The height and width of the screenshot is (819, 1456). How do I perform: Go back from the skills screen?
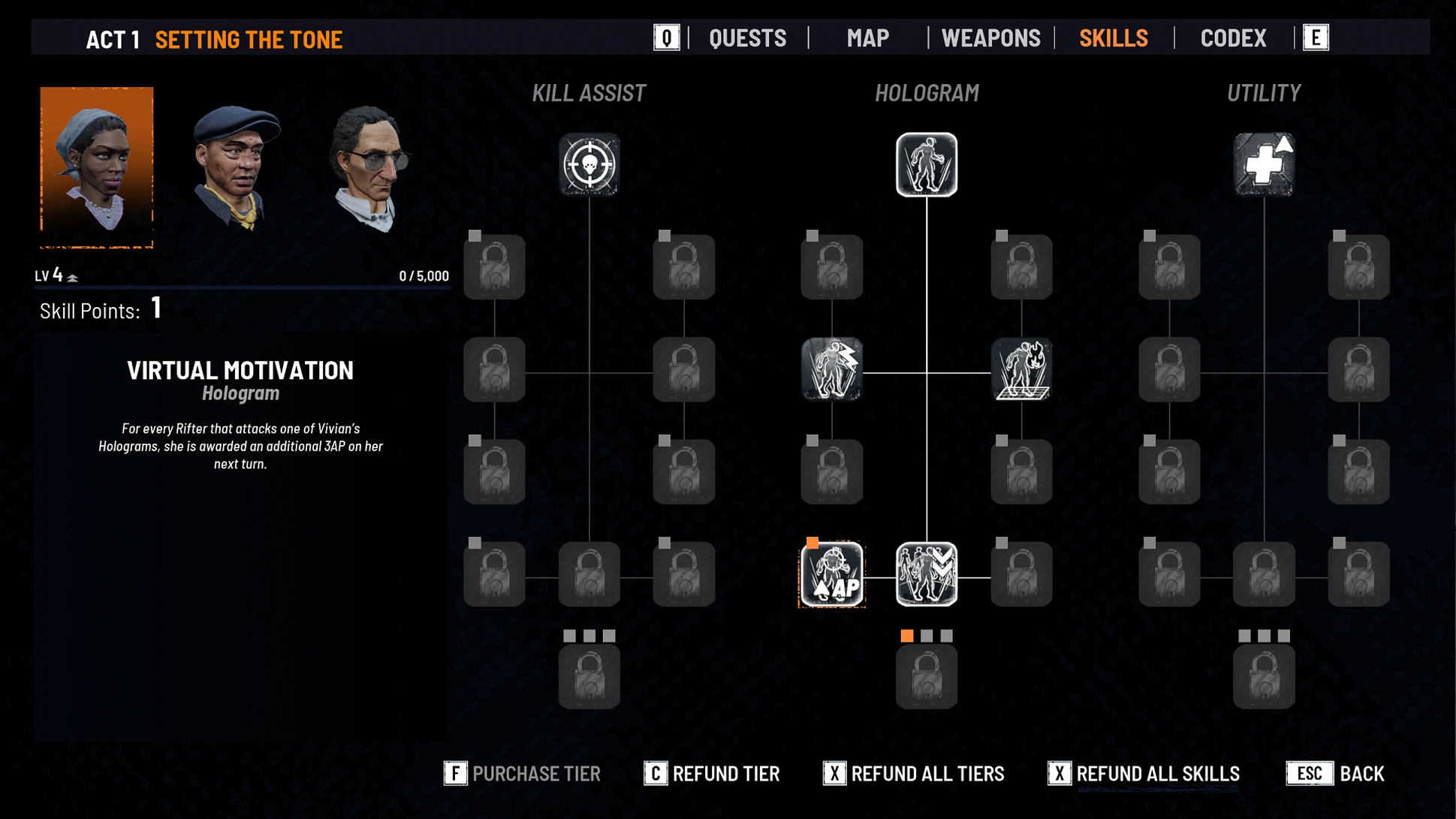pos(1335,773)
